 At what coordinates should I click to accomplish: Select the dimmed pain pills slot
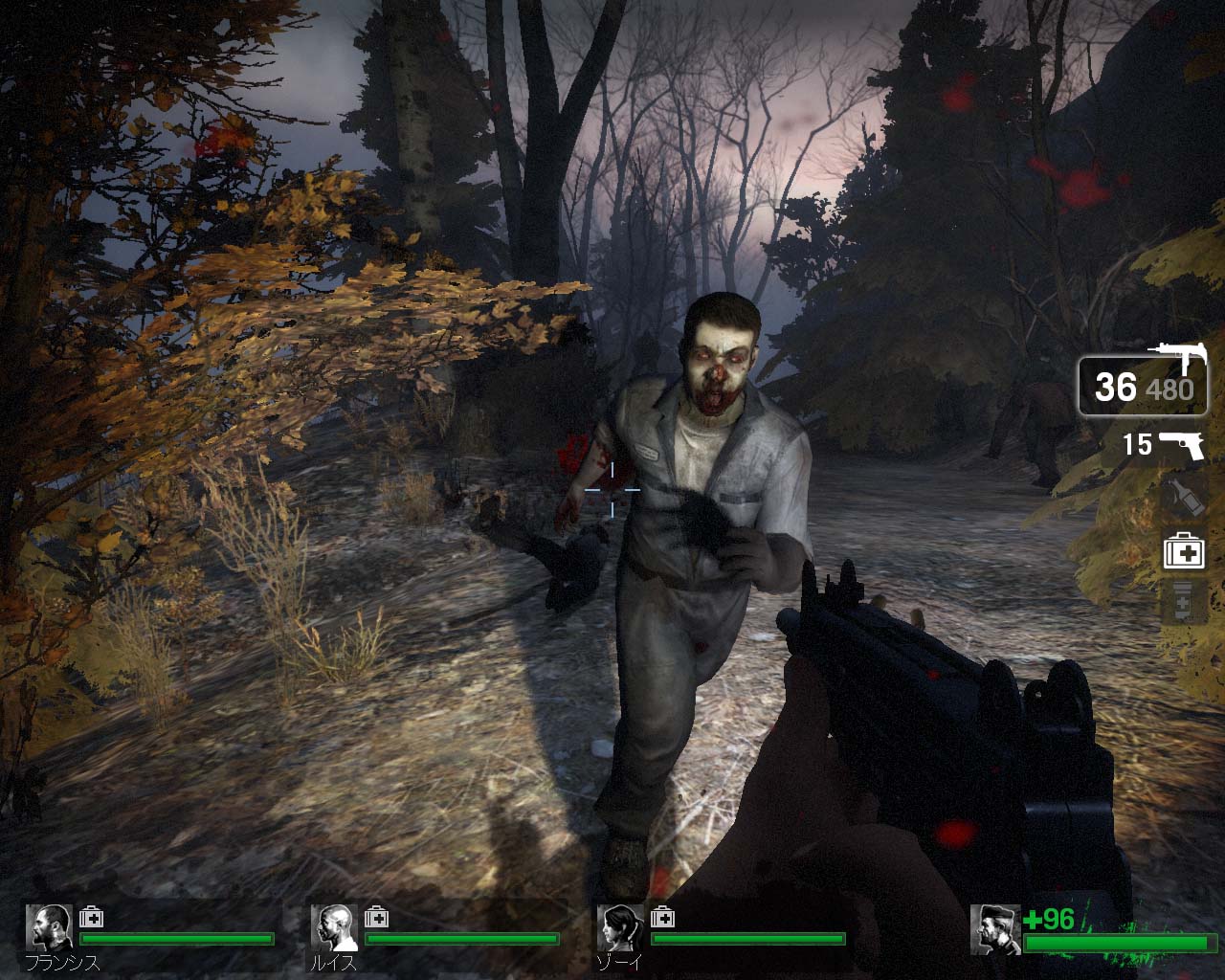tap(1183, 603)
